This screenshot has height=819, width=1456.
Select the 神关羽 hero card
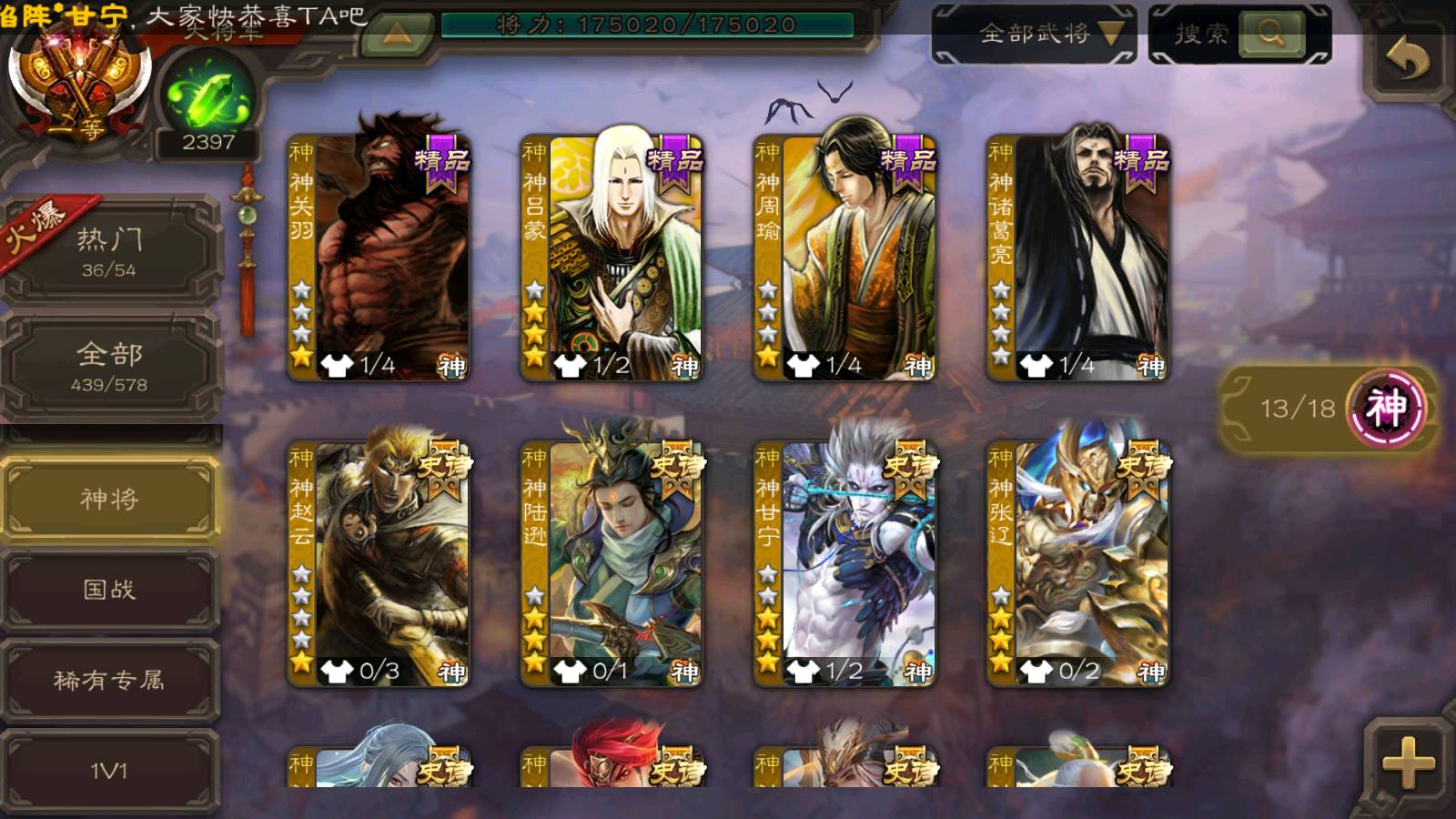click(x=379, y=258)
